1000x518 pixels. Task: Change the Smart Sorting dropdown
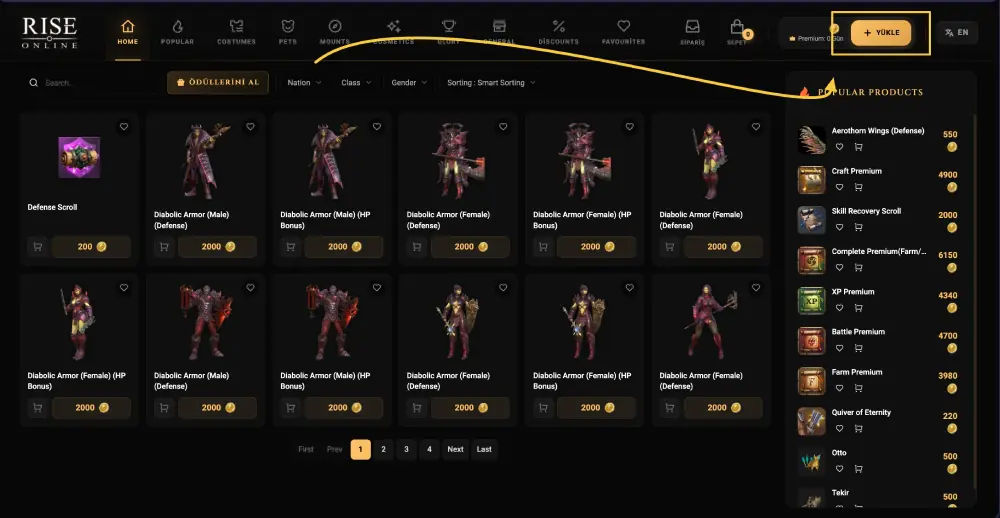click(491, 83)
